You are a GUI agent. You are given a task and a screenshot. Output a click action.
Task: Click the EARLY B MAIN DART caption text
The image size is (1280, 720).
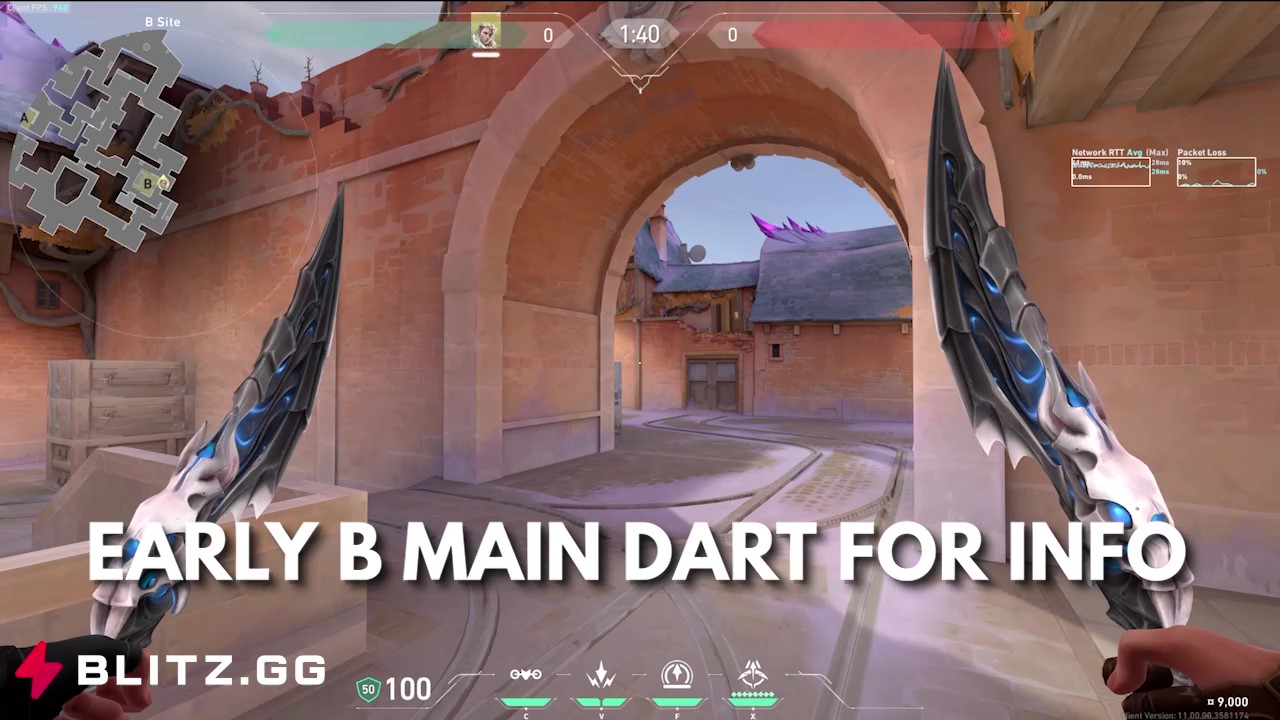640,552
